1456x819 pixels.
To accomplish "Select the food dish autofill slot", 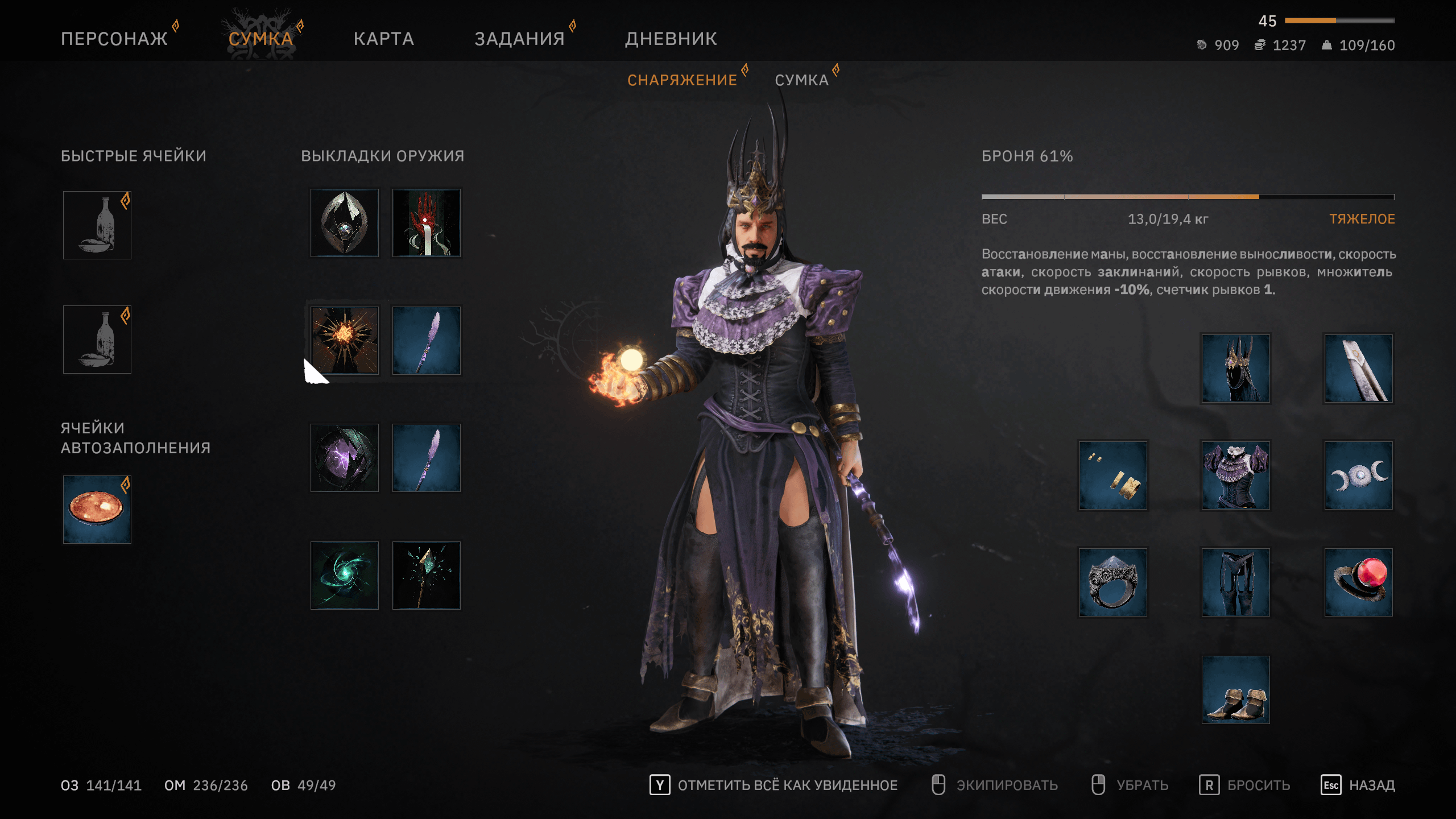I will (x=97, y=510).
